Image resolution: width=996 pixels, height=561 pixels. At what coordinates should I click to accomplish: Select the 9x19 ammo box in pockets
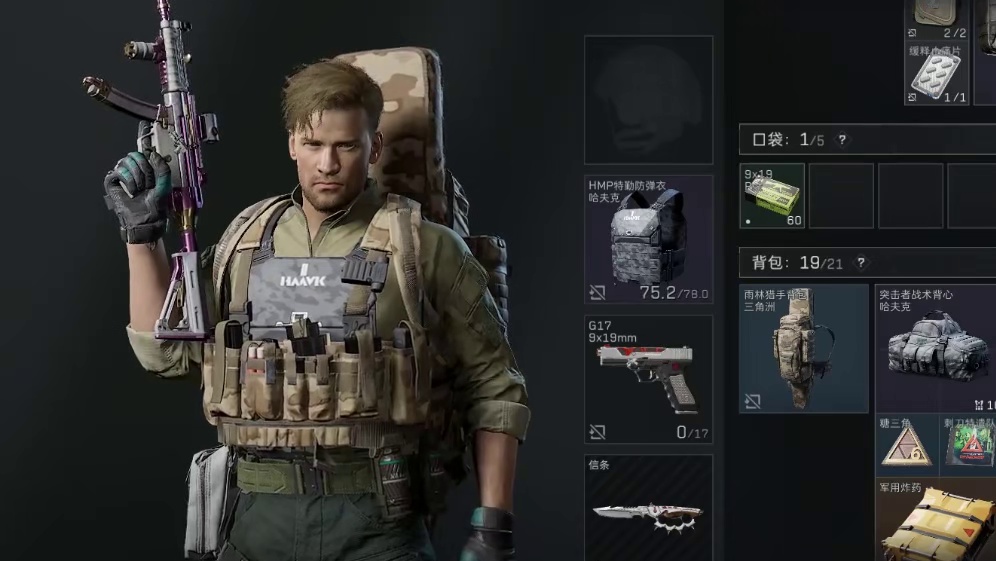pyautogui.click(x=772, y=196)
